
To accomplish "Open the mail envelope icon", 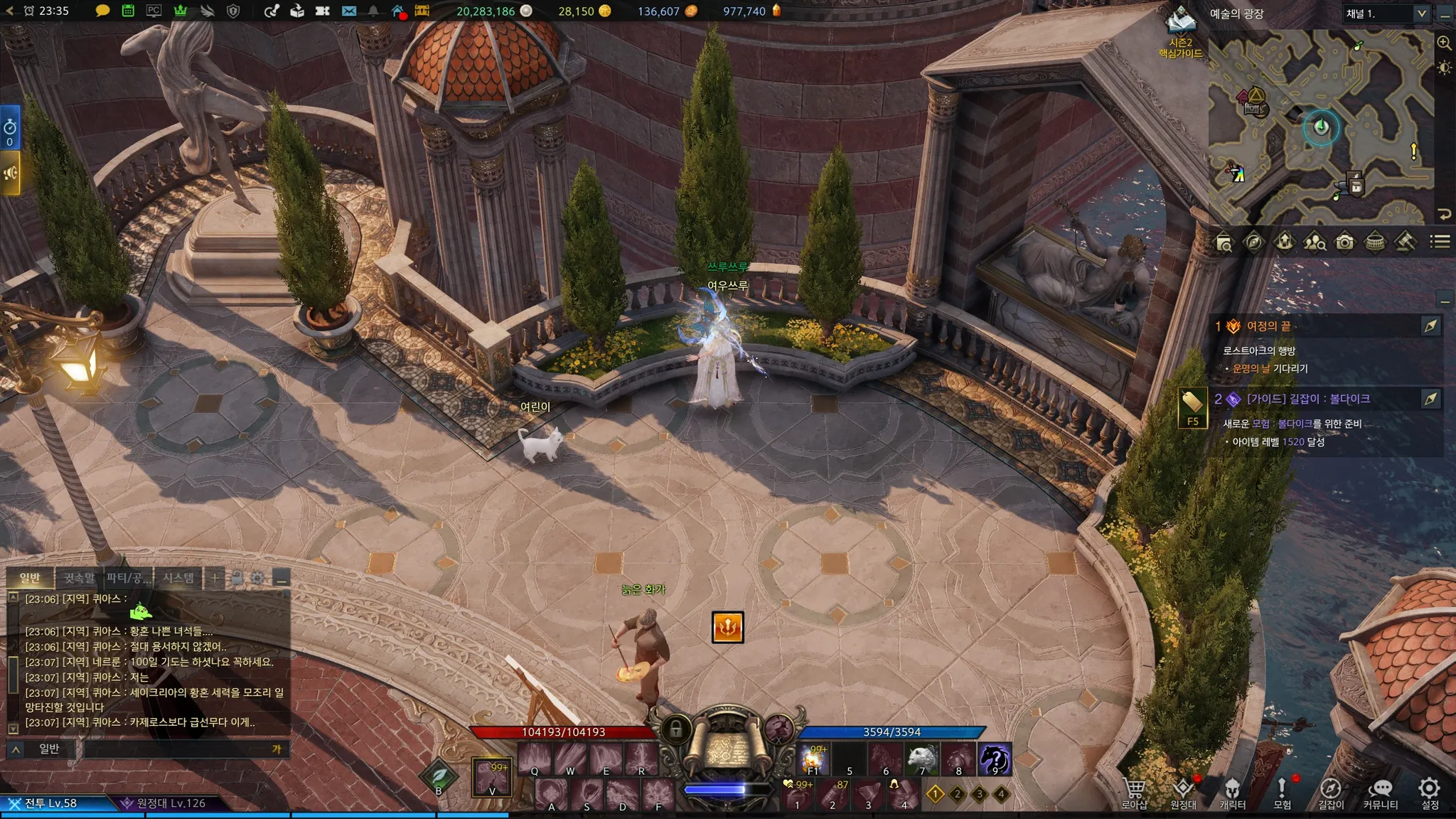I will coord(348,11).
